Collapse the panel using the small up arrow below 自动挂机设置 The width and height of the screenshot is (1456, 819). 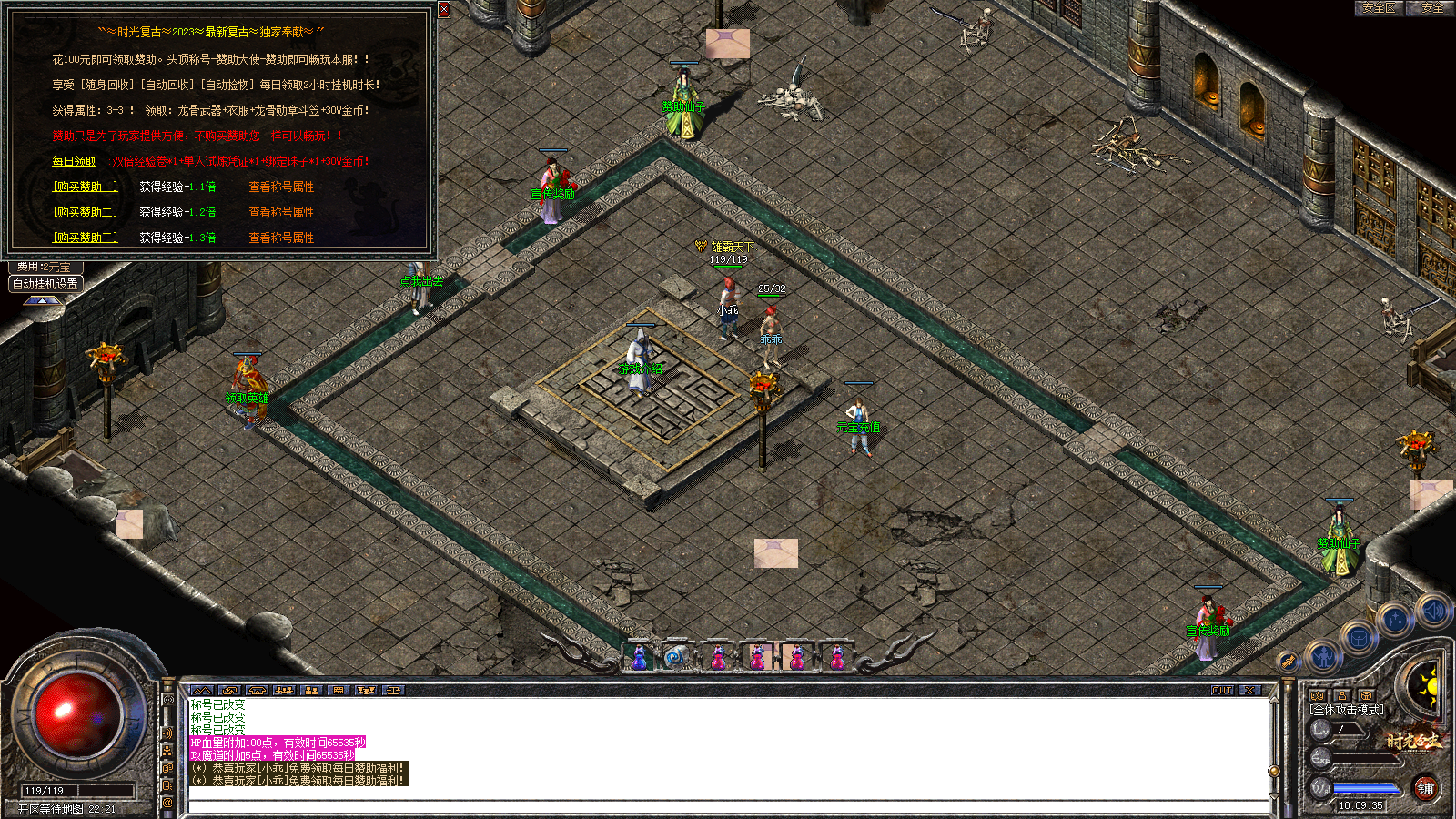click(x=43, y=301)
